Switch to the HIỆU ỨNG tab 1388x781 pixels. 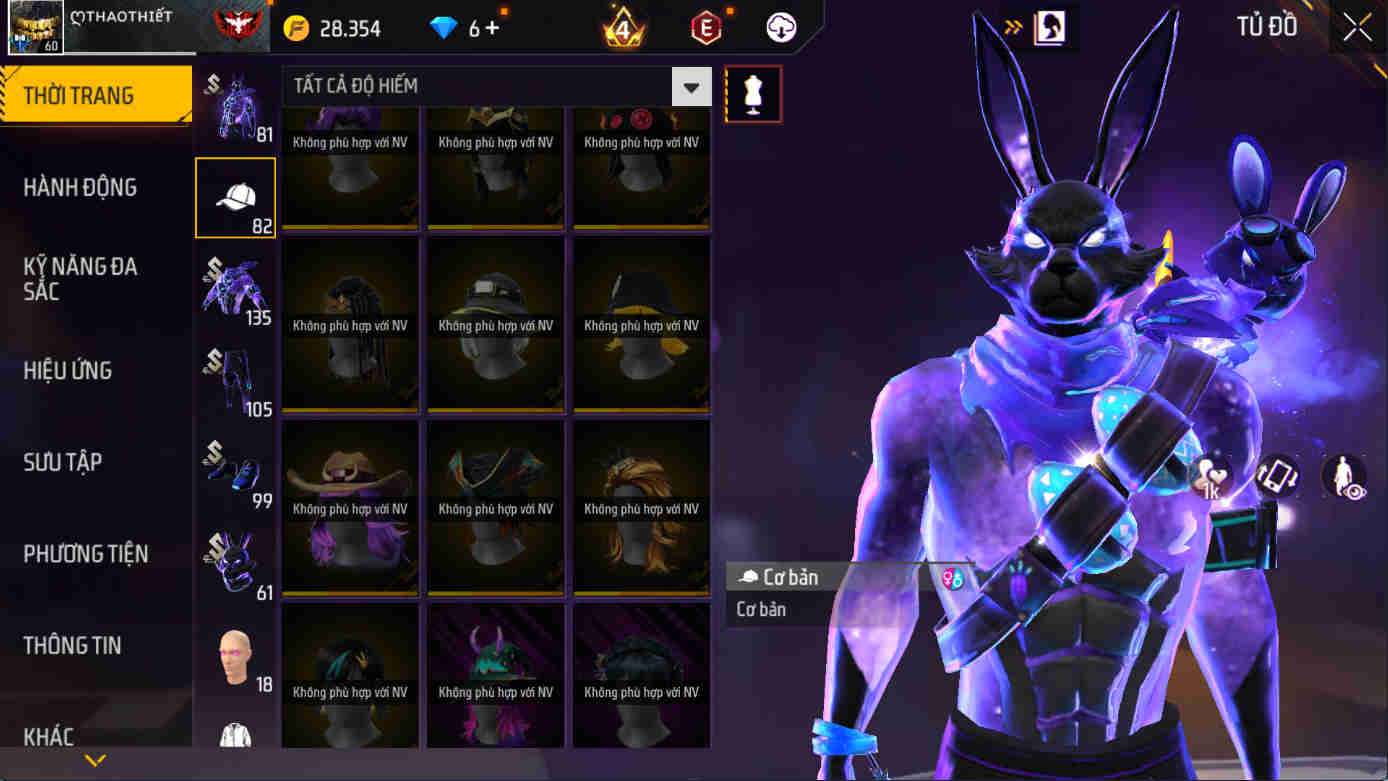tap(67, 371)
